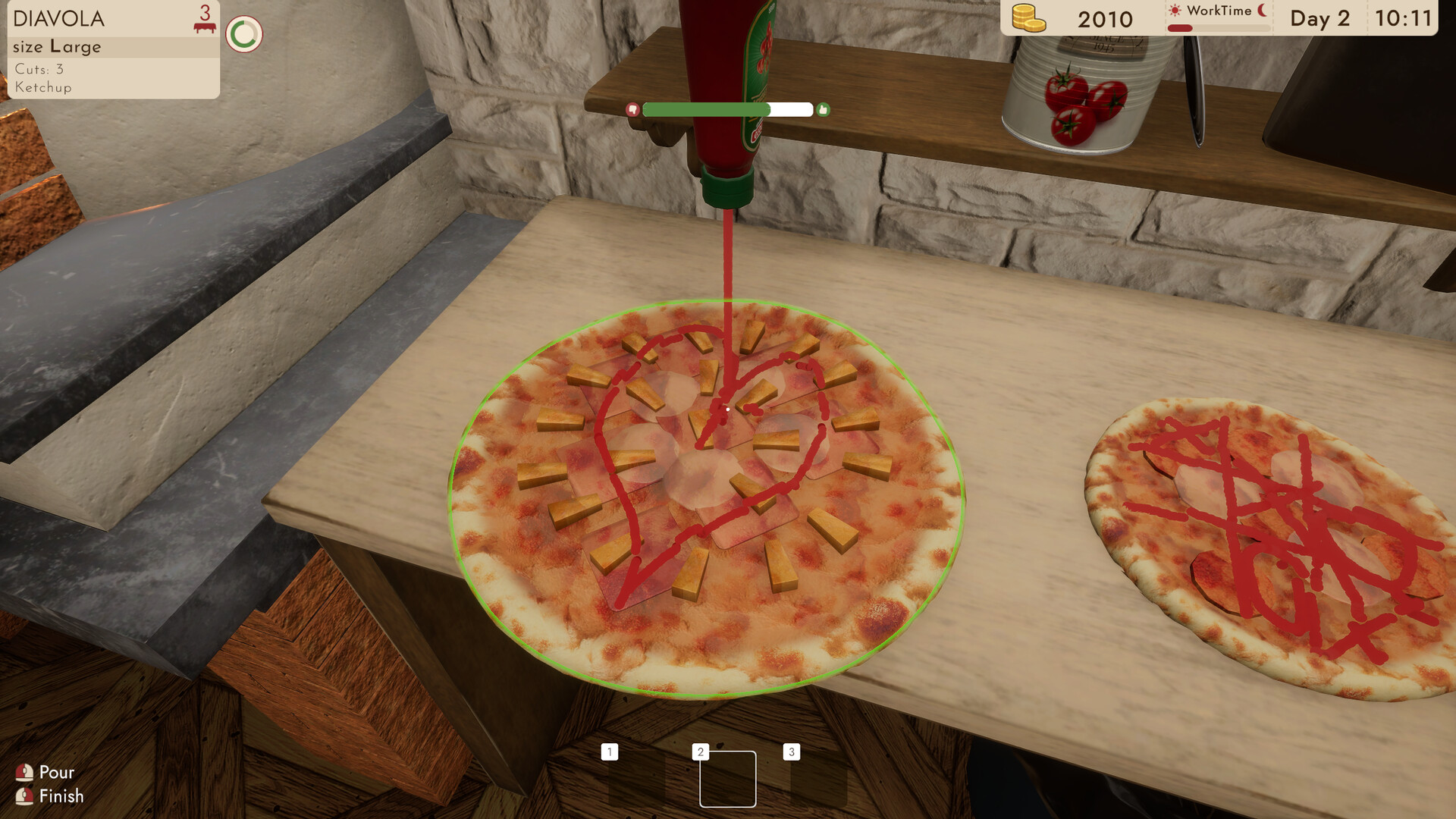Viewport: 1456px width, 819px height.
Task: Select hotbar slot 3
Action: [790, 752]
